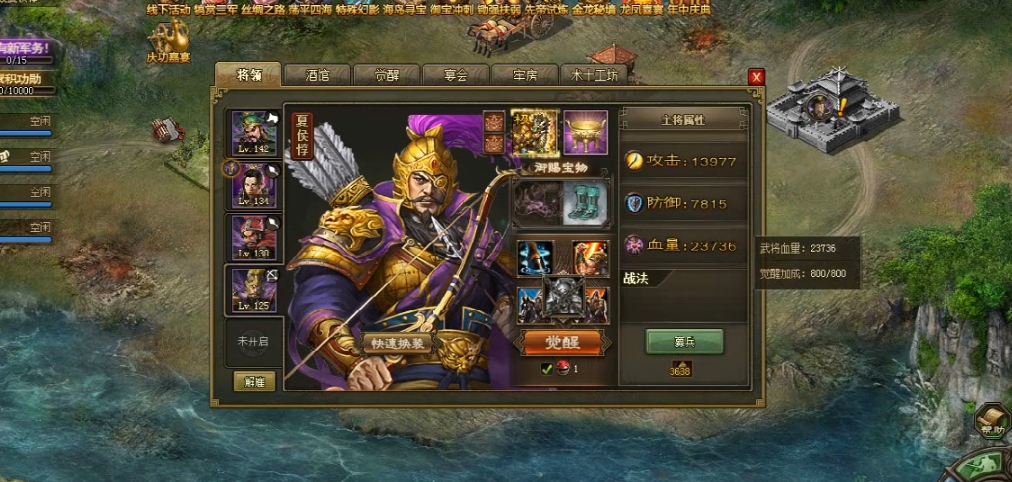Open the 牢房 prison tab
1012x482 pixels.
click(x=525, y=75)
